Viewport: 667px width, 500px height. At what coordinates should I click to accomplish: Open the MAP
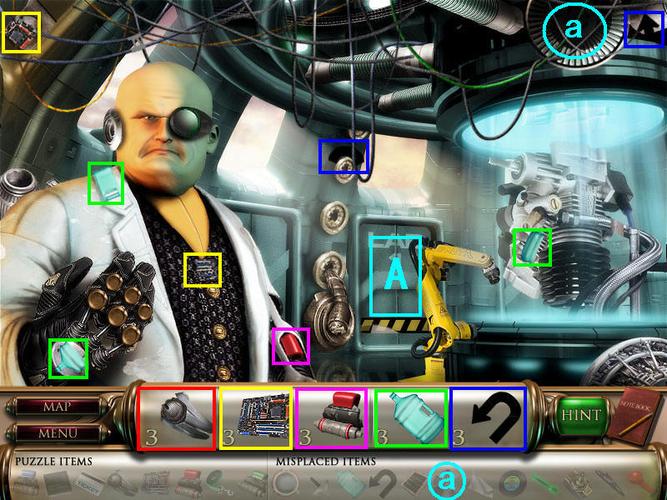click(x=55, y=407)
